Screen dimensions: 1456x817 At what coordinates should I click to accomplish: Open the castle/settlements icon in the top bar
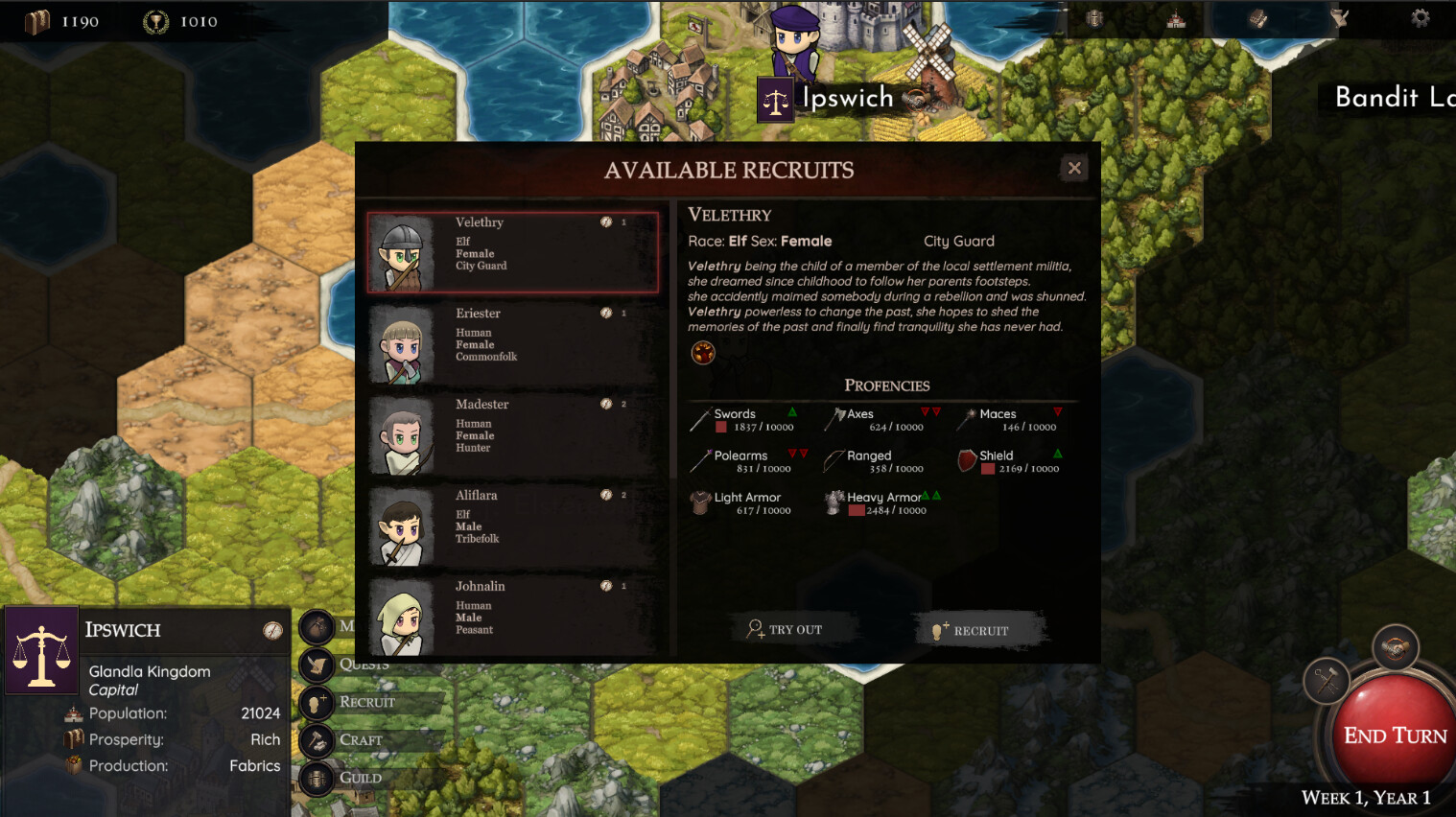coord(1174,17)
